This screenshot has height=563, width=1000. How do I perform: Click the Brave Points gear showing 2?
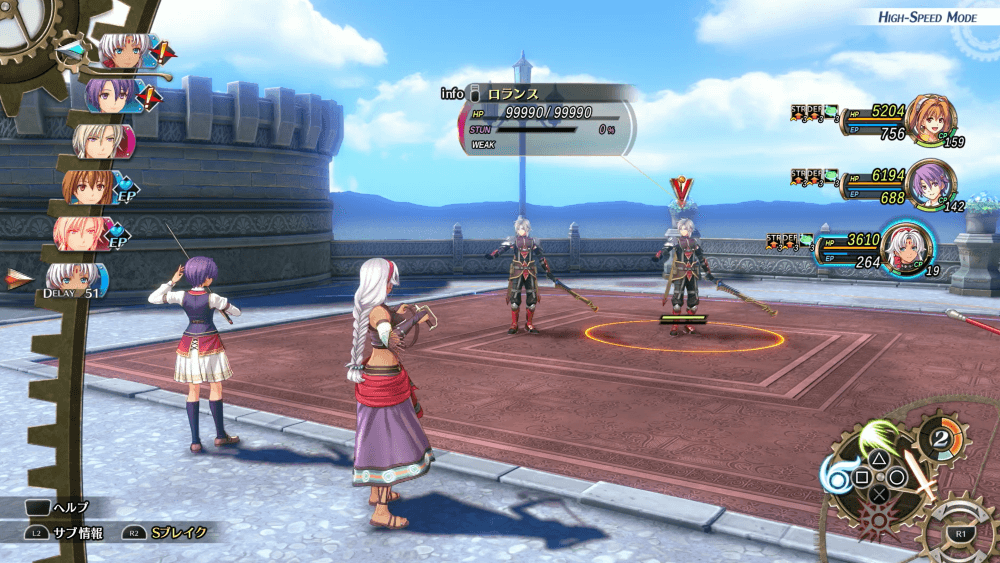[x=943, y=441]
